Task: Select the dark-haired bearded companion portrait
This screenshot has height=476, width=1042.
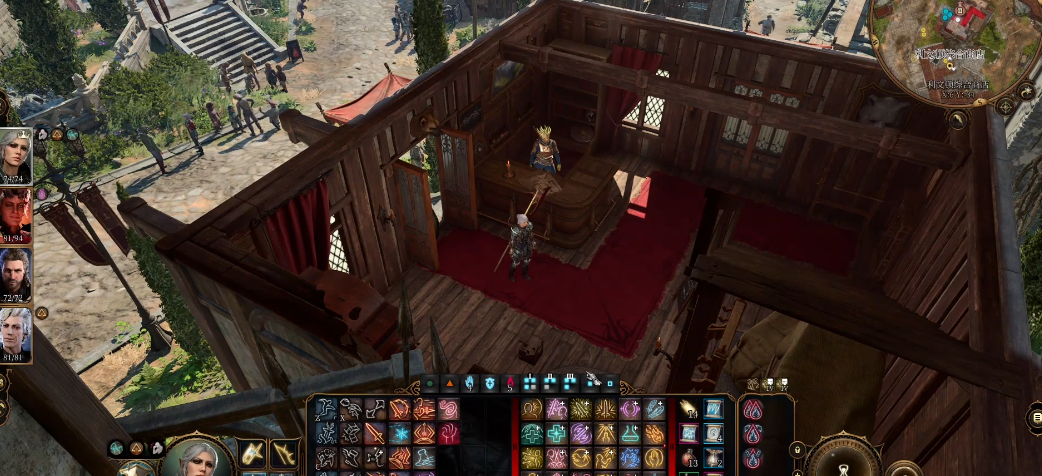Action: [x=15, y=274]
